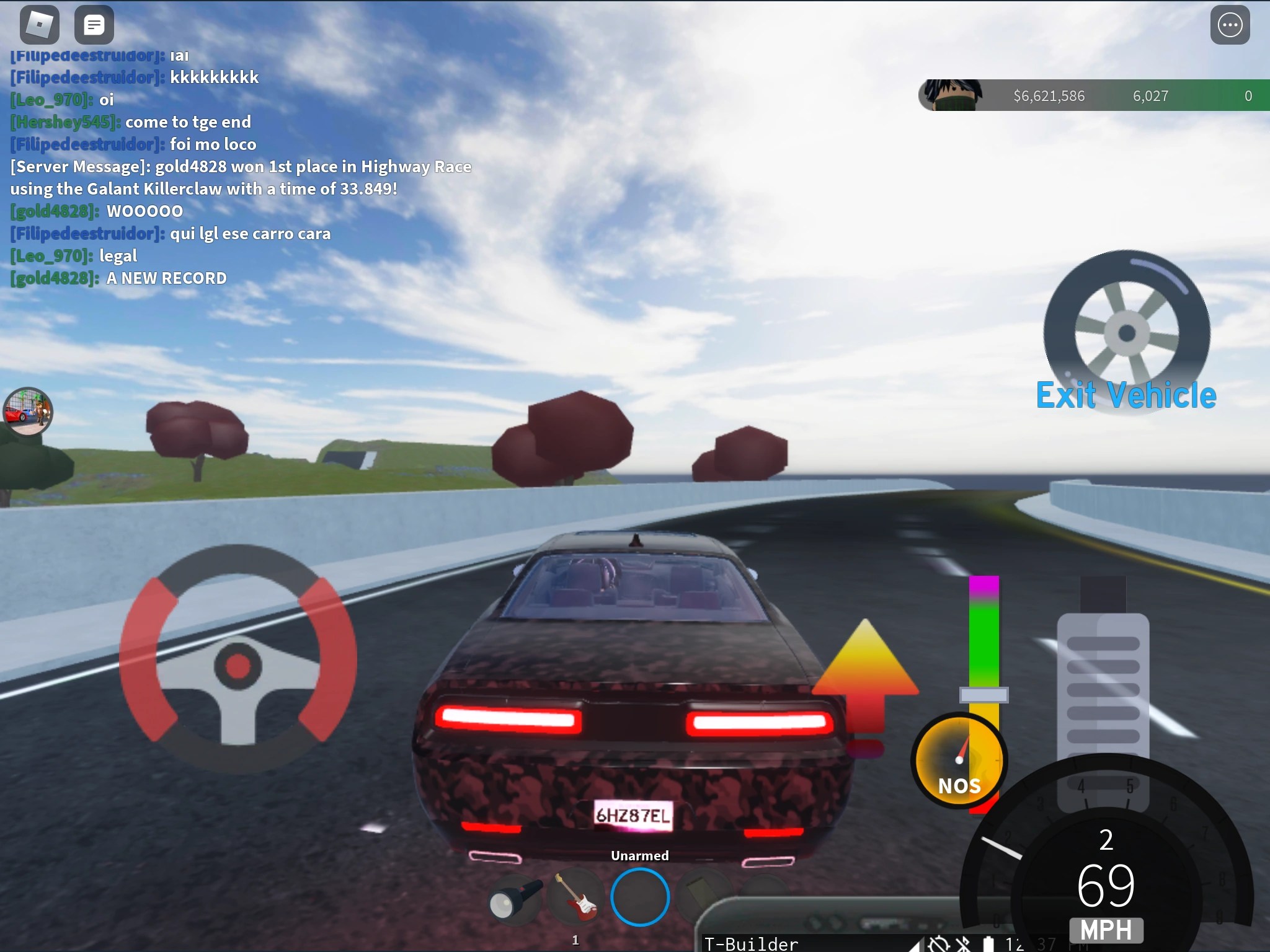Viewport: 1270px width, 952px height.
Task: Tap the Roblox home icon
Action: tap(37, 25)
